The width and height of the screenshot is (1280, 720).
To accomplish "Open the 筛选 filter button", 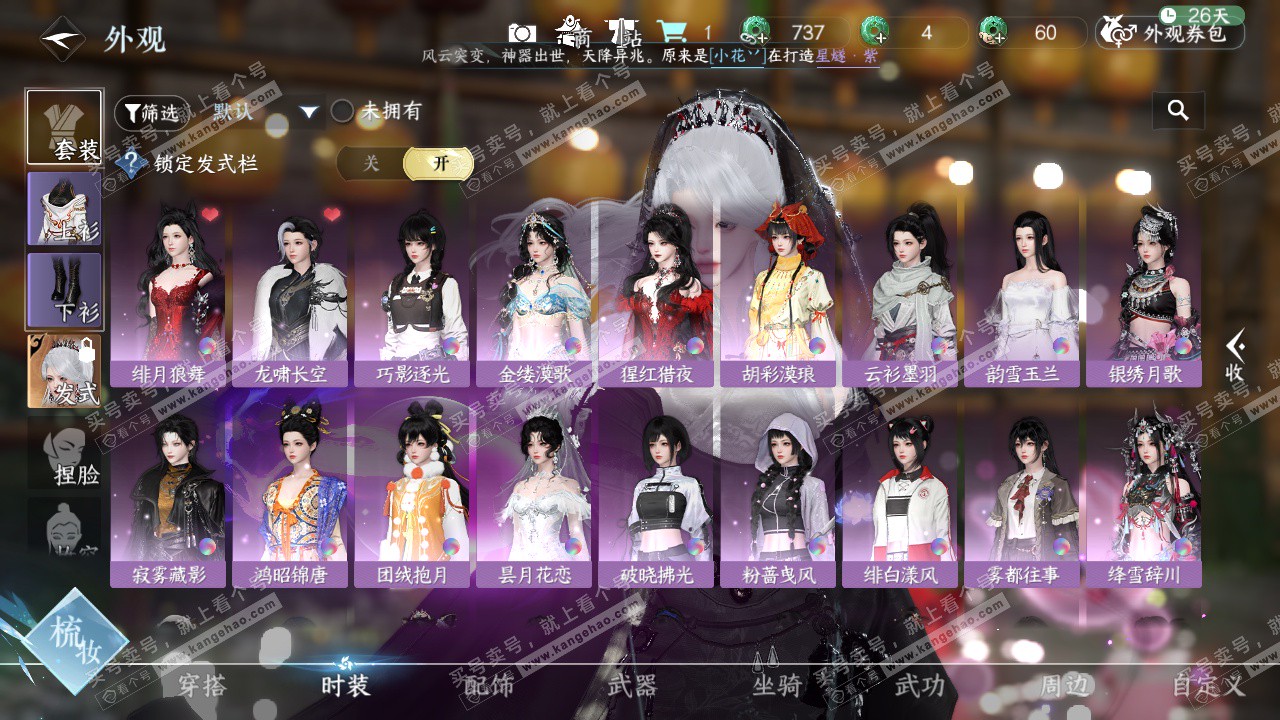I will click(x=151, y=113).
